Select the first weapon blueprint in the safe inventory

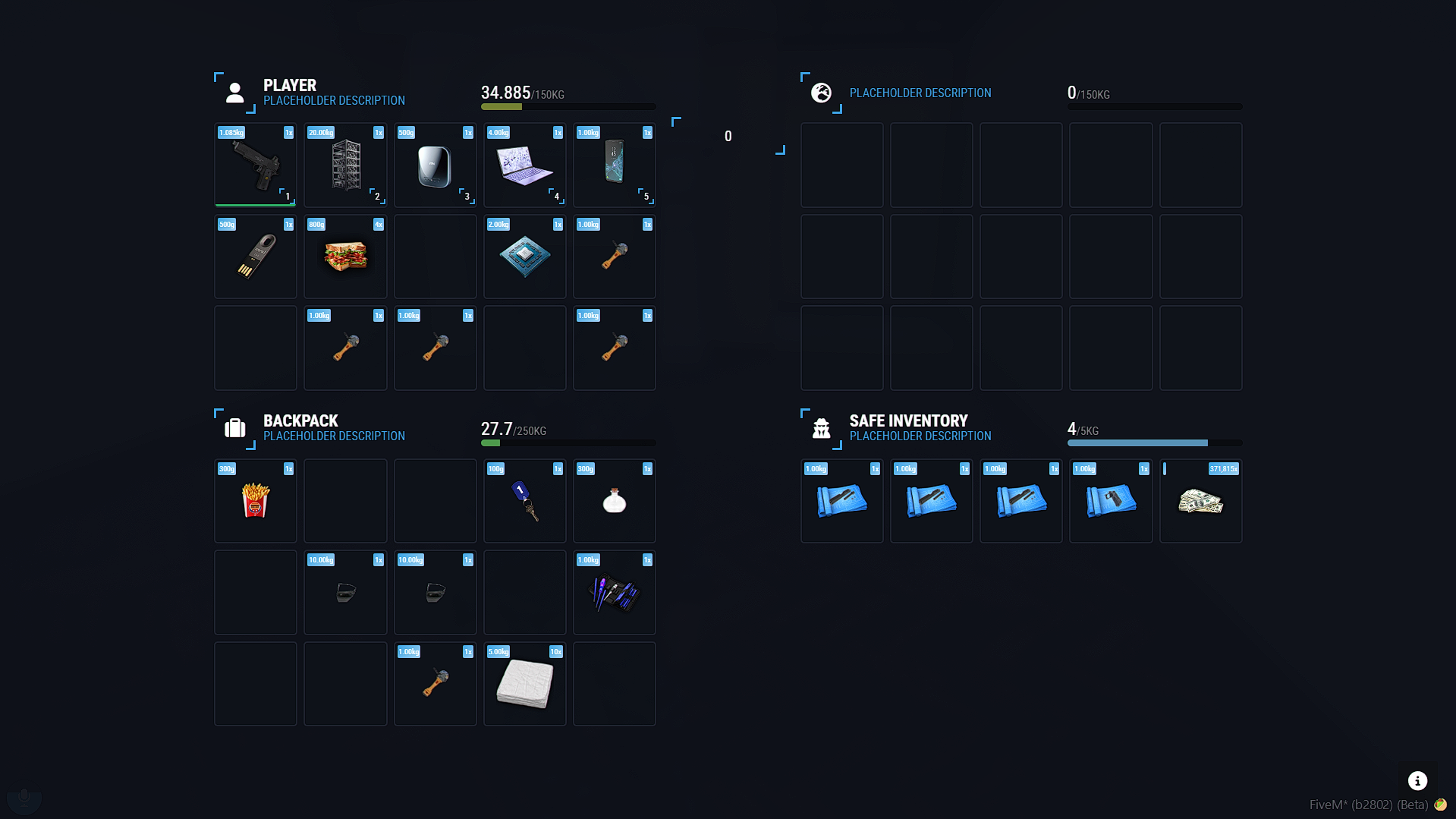[841, 501]
